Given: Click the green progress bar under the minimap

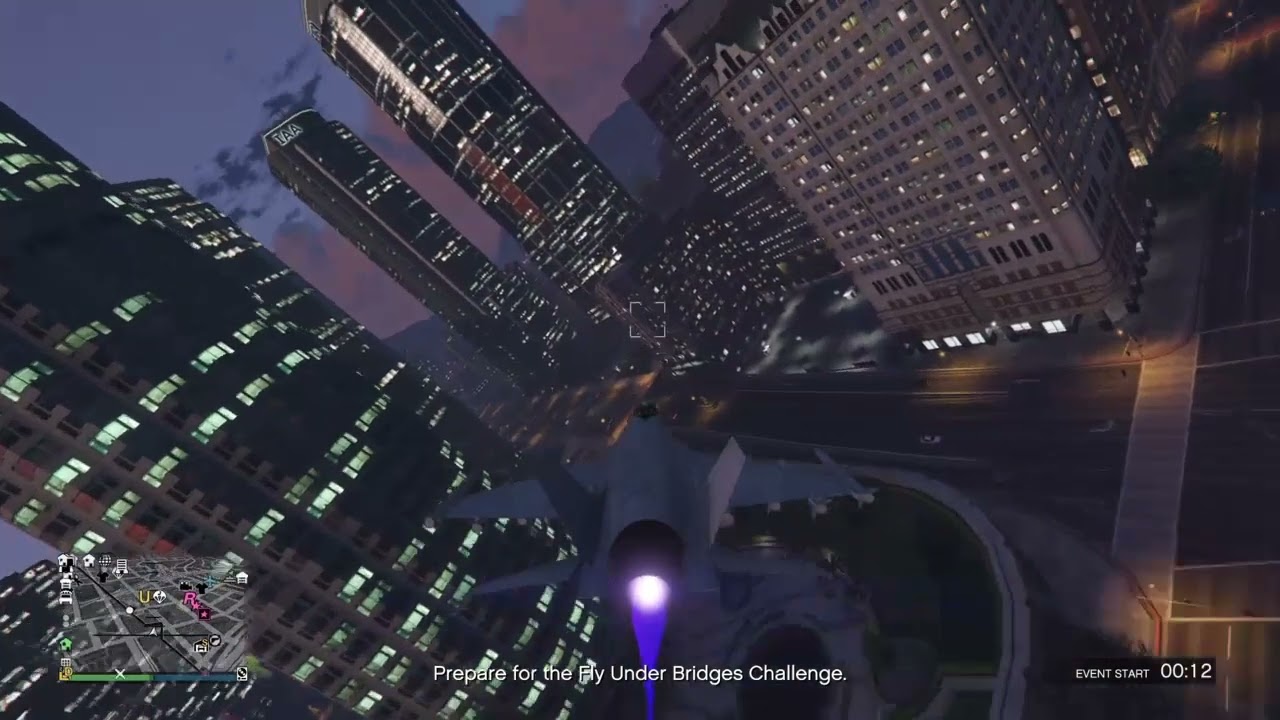Looking at the screenshot, I should coord(110,677).
